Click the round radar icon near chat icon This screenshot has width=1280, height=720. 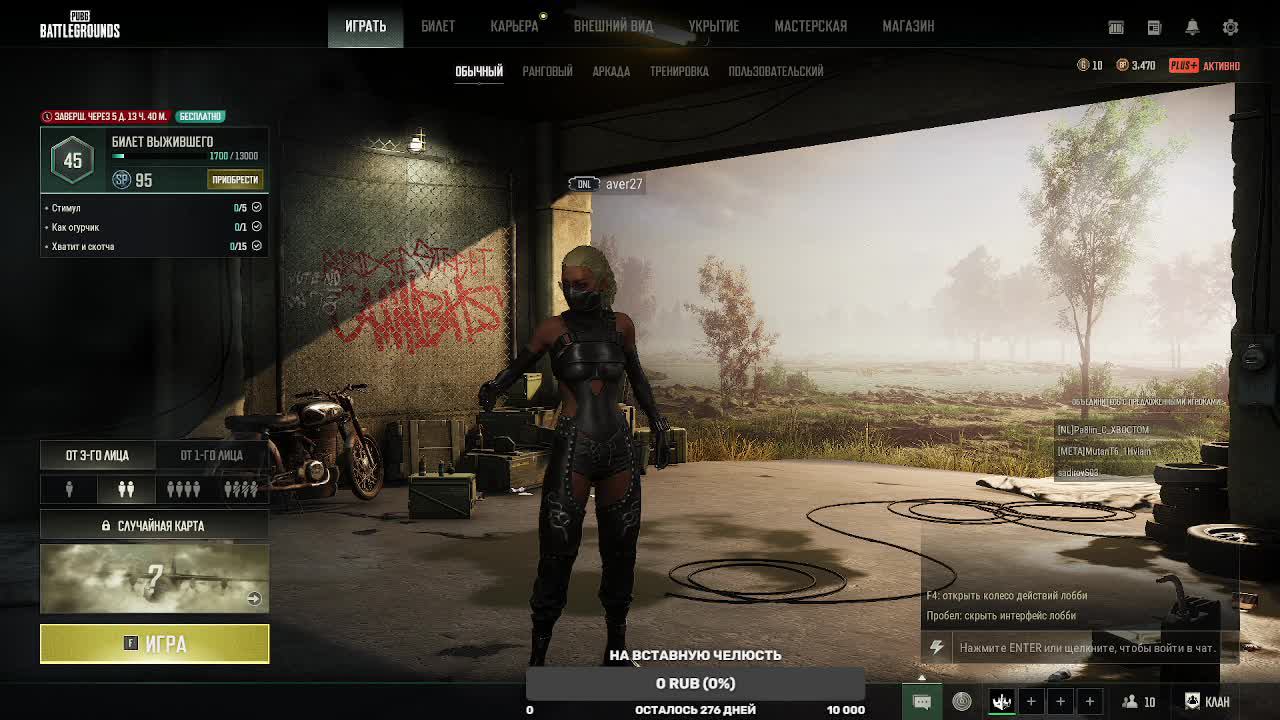tap(963, 700)
